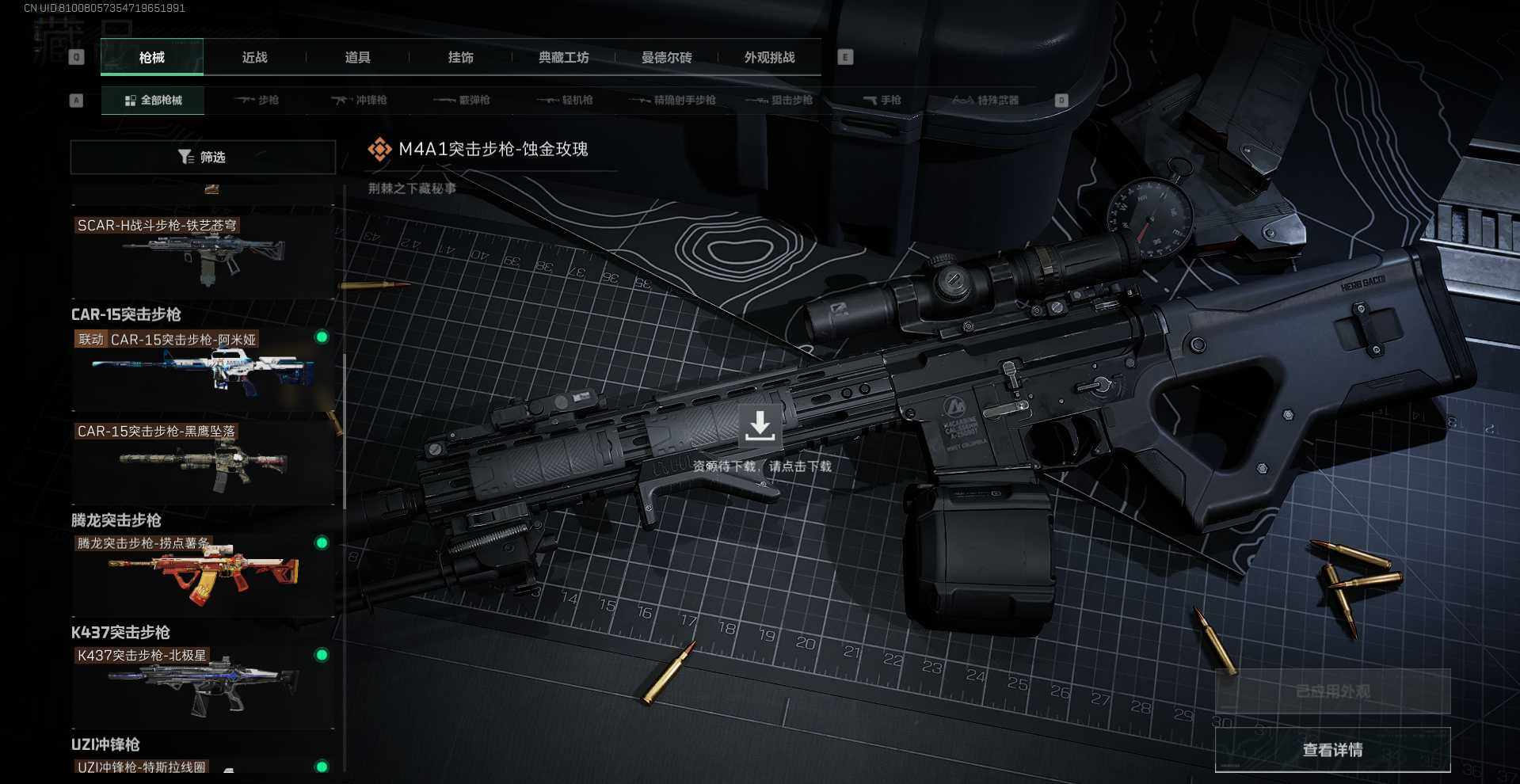Screen dimensions: 1520x784
Task: Filter by 冲锋枪 submachine gun category
Action: [x=360, y=101]
